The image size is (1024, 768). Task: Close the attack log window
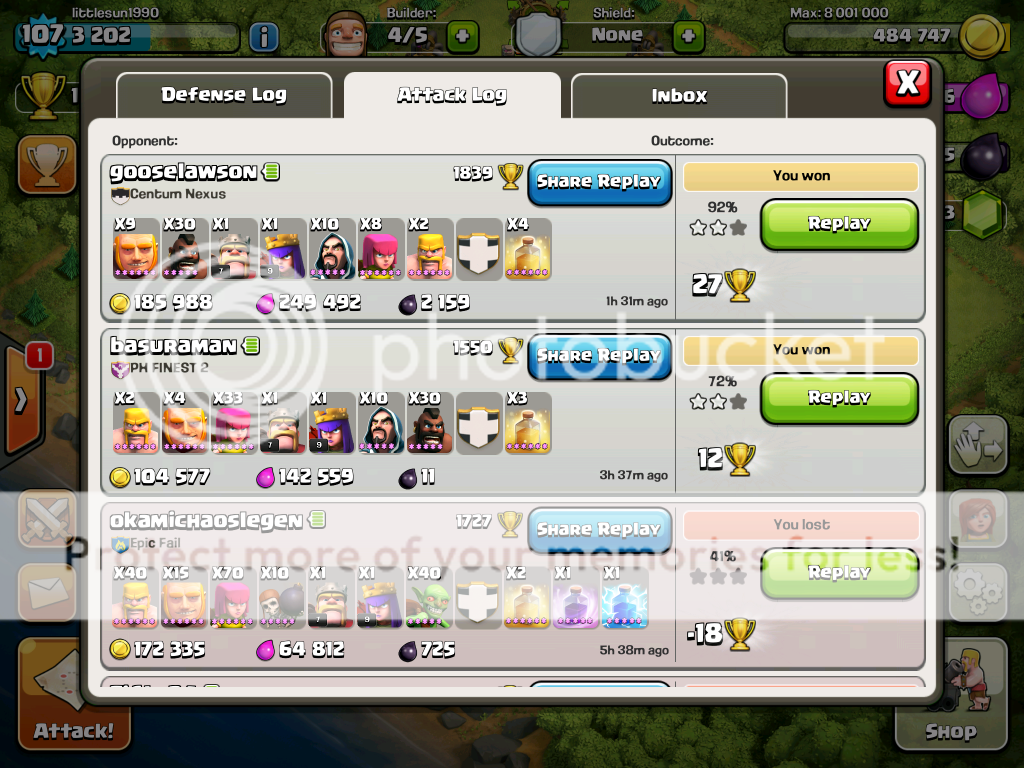point(907,83)
